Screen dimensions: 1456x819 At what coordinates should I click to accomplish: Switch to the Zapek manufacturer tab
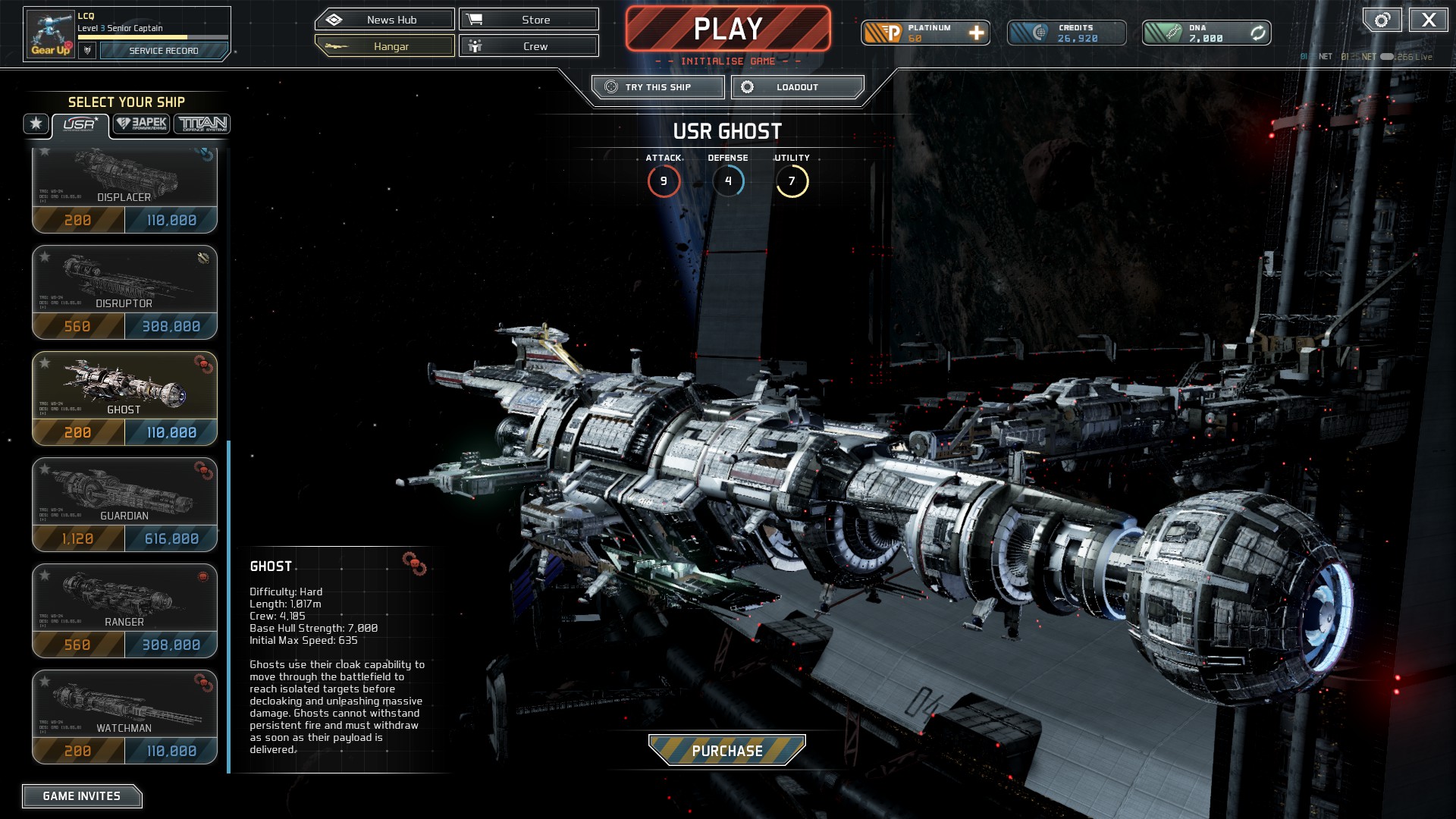click(x=142, y=124)
